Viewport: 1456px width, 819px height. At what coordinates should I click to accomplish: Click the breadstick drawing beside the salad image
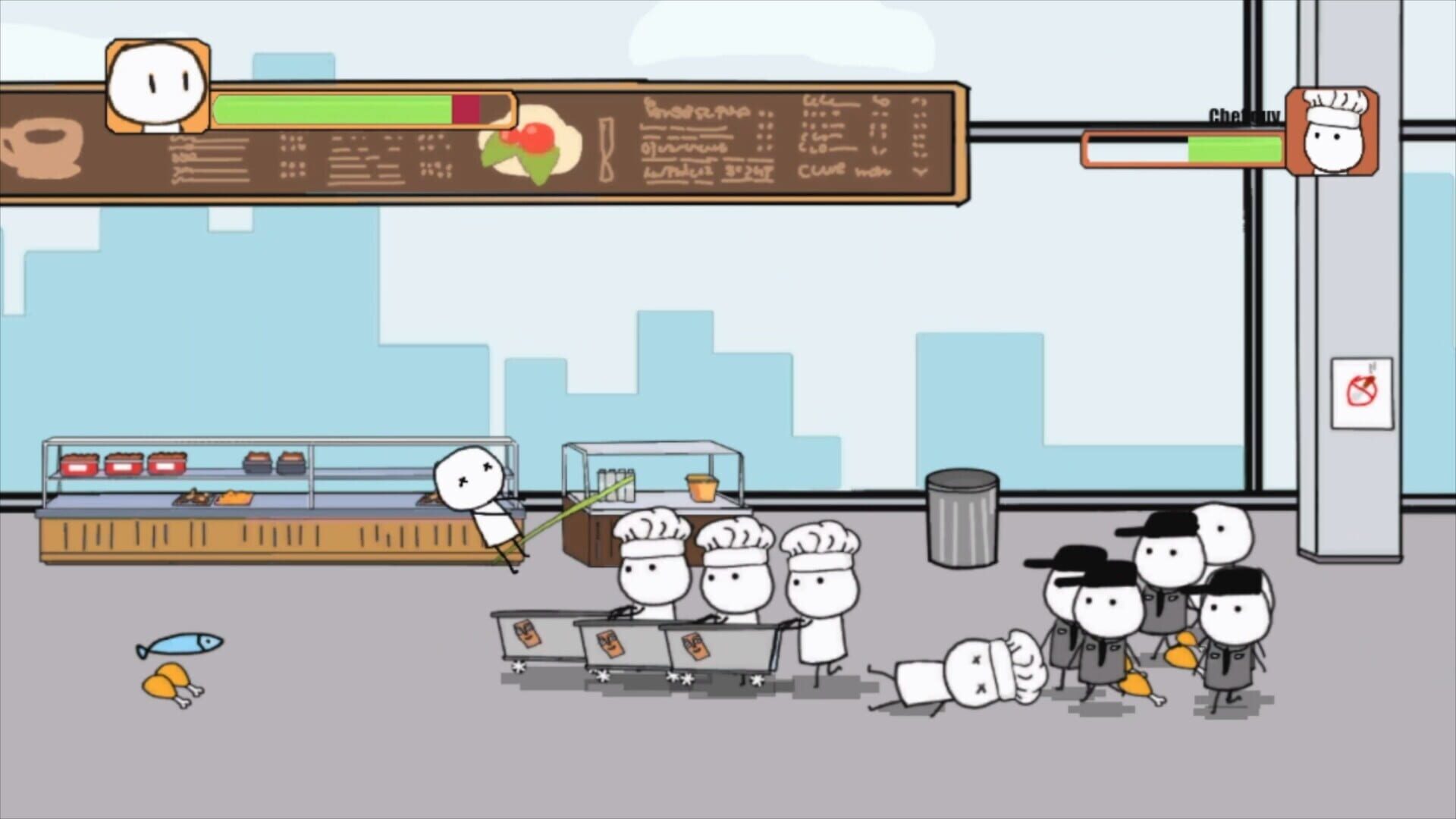pyautogui.click(x=607, y=148)
